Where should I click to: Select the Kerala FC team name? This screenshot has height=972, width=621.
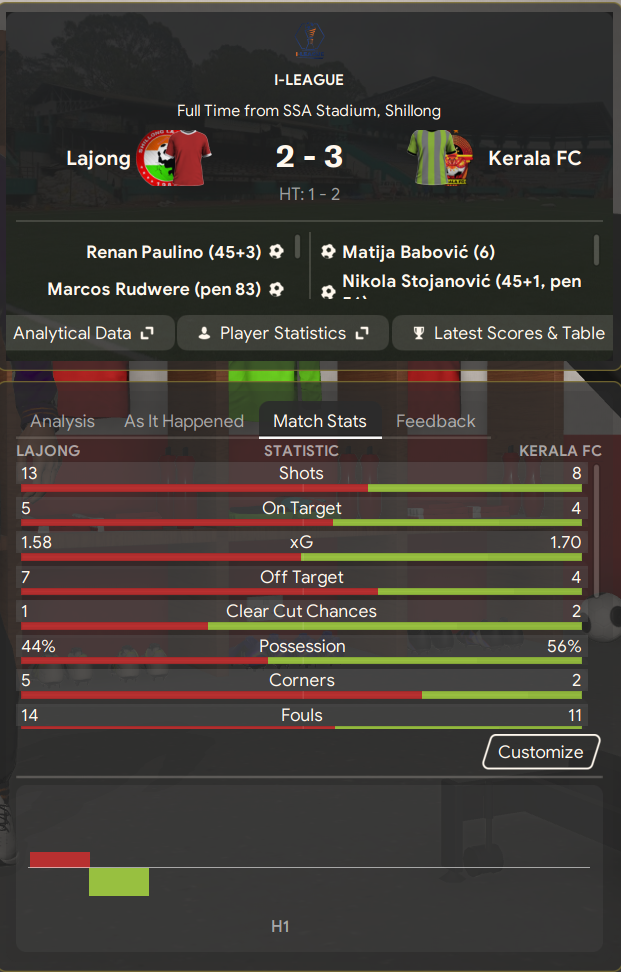click(x=535, y=158)
